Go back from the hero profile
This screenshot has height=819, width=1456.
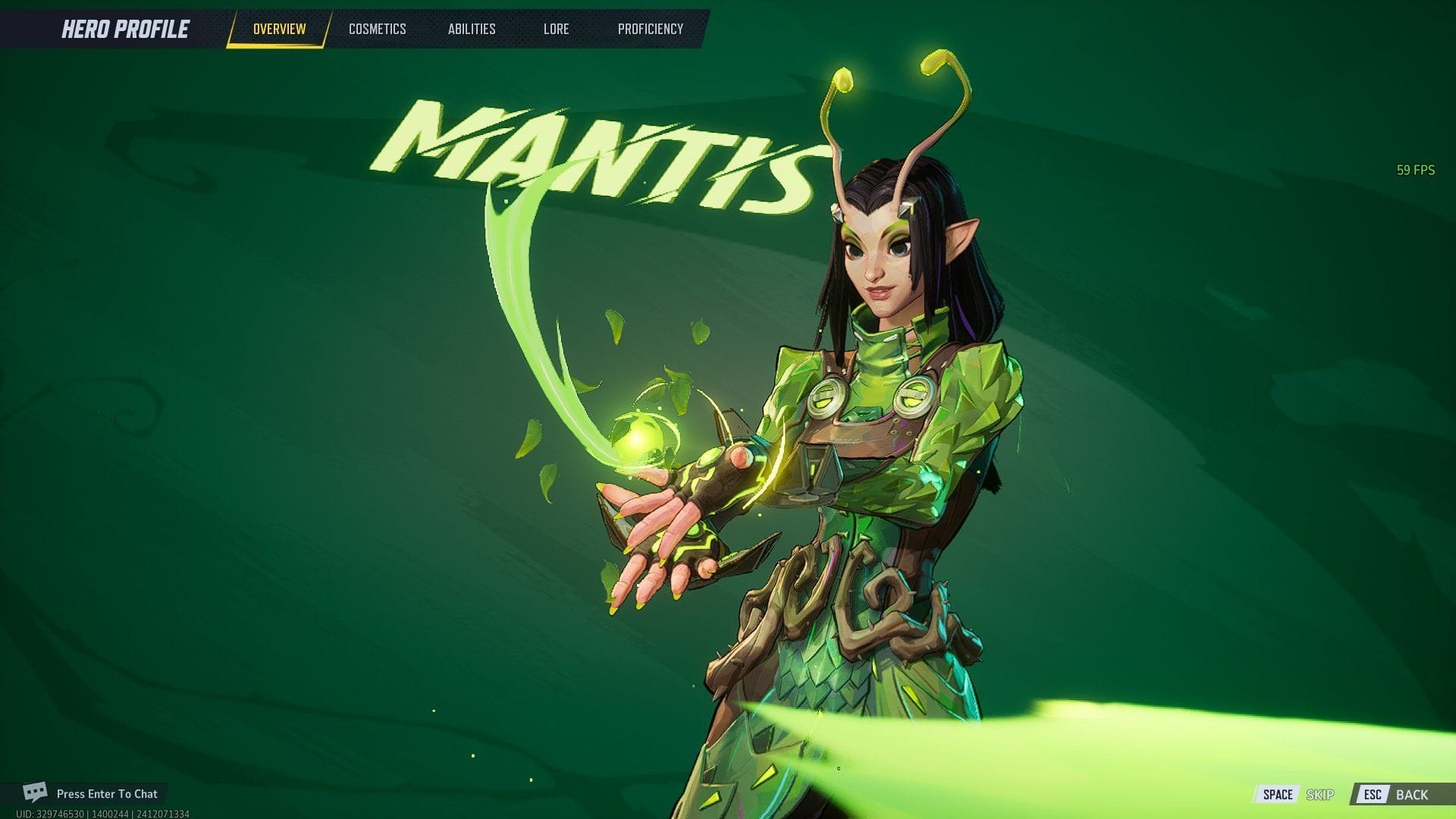pos(1396,794)
